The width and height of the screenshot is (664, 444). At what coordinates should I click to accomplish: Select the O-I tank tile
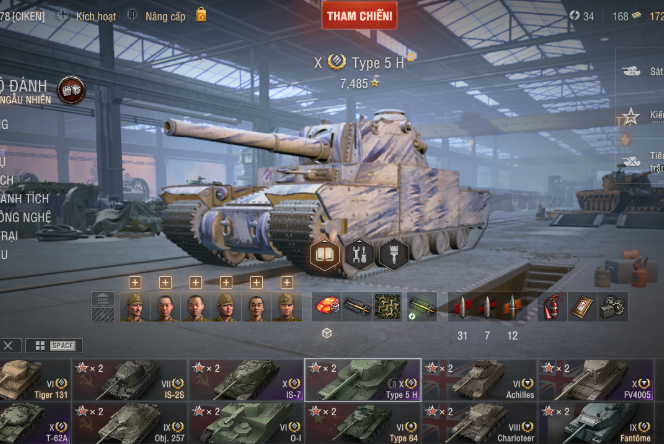[246, 423]
